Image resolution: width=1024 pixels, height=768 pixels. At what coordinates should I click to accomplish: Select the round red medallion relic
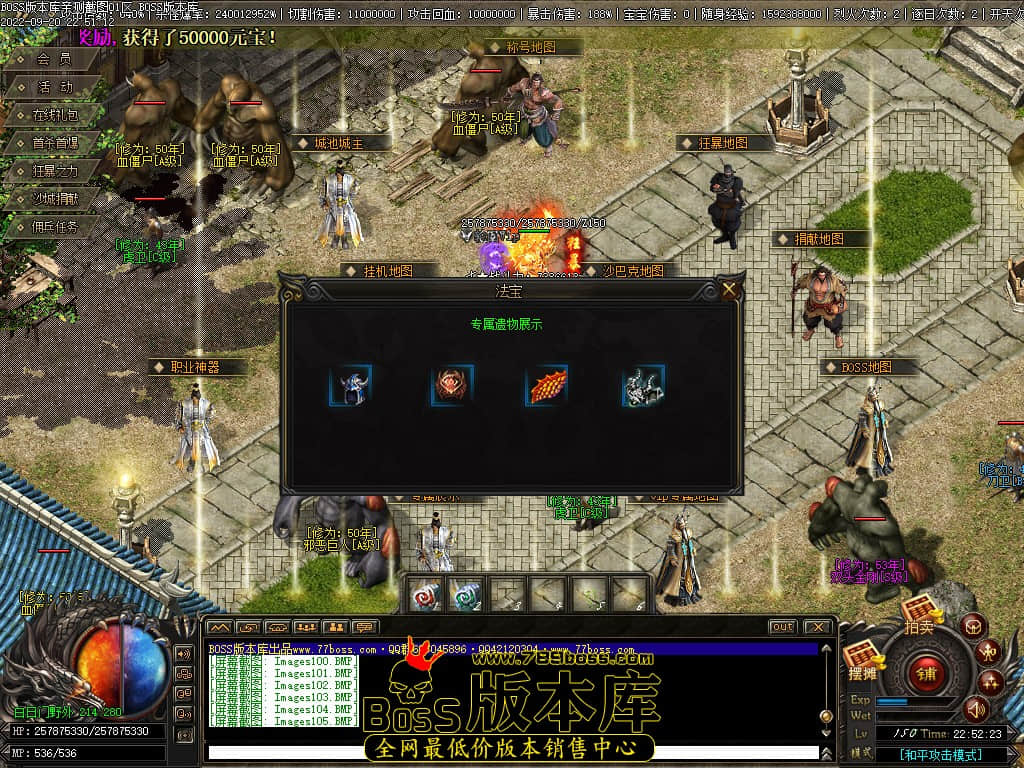(452, 385)
